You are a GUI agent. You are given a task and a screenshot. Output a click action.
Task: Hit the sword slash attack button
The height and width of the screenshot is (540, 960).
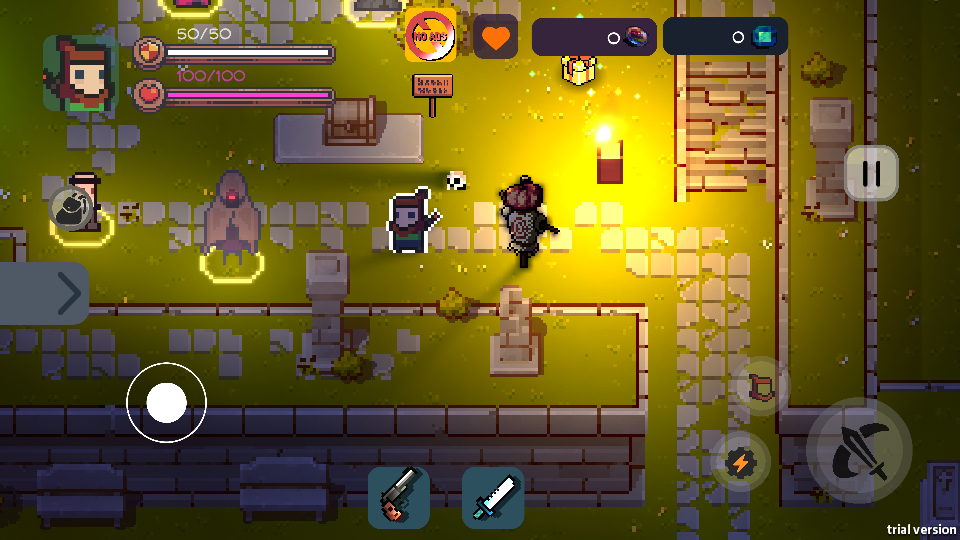coord(859,451)
